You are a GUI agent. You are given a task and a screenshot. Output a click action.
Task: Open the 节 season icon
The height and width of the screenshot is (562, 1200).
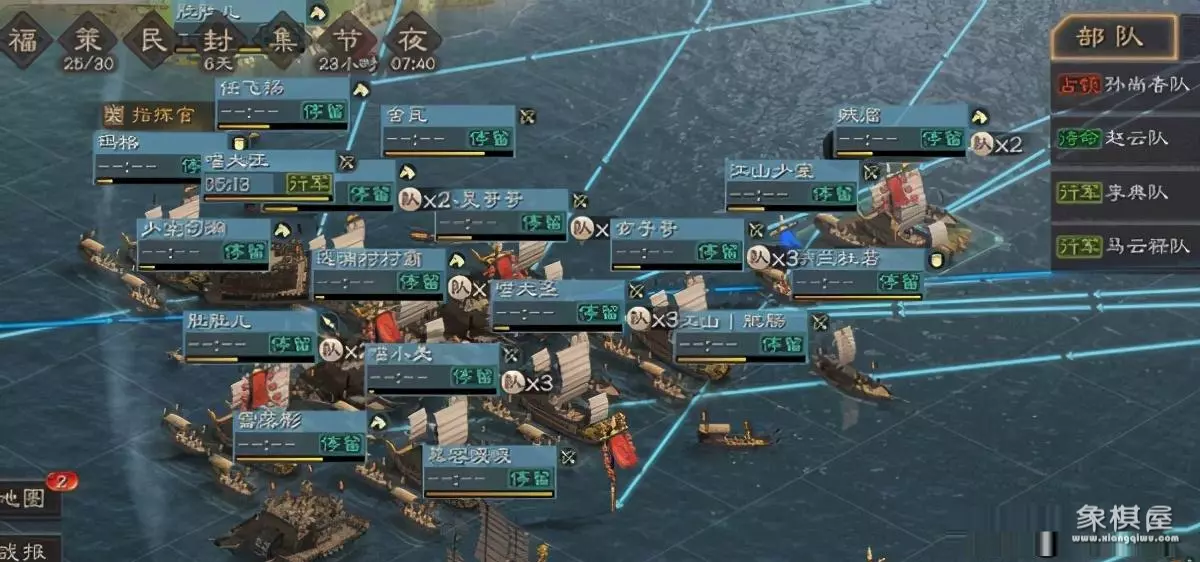coord(347,41)
